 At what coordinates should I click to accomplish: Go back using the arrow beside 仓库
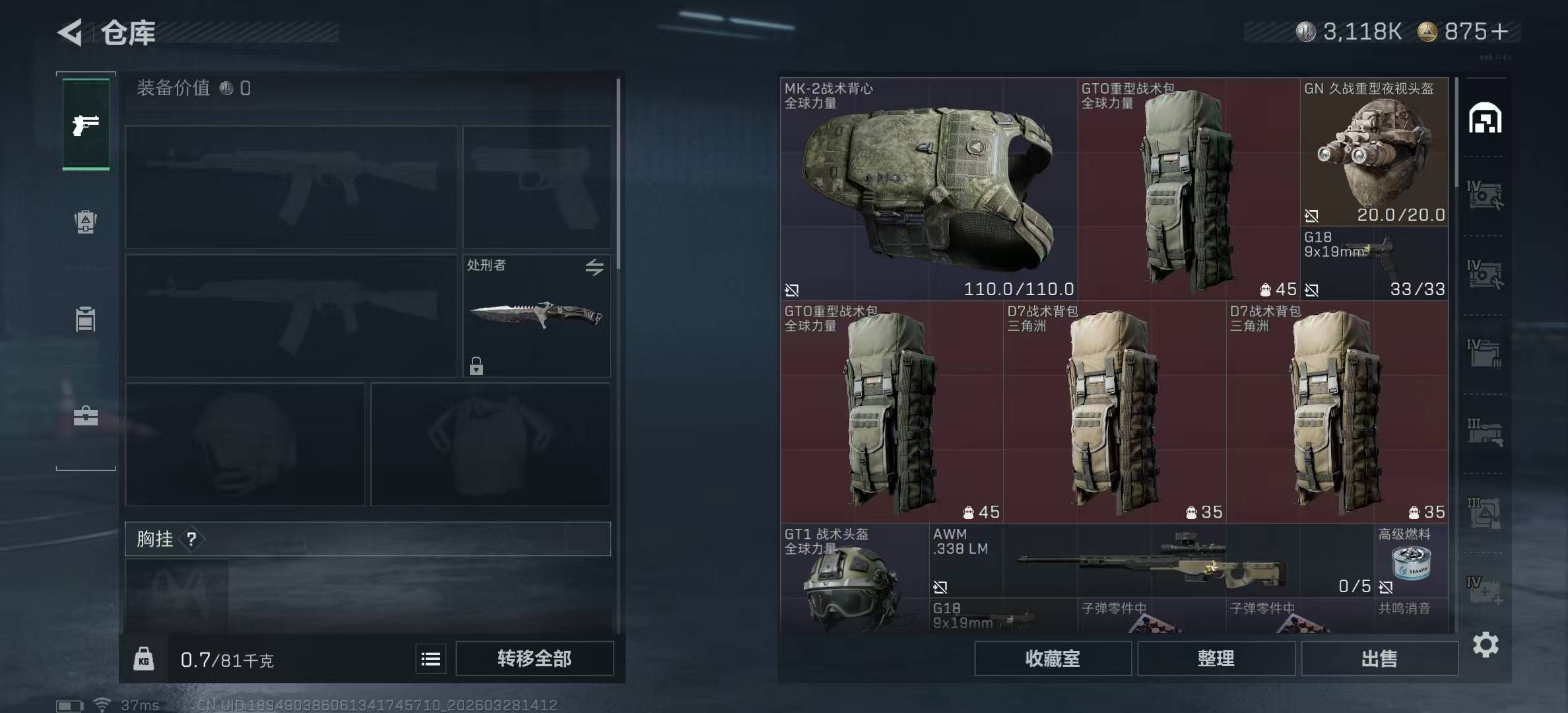[x=71, y=32]
